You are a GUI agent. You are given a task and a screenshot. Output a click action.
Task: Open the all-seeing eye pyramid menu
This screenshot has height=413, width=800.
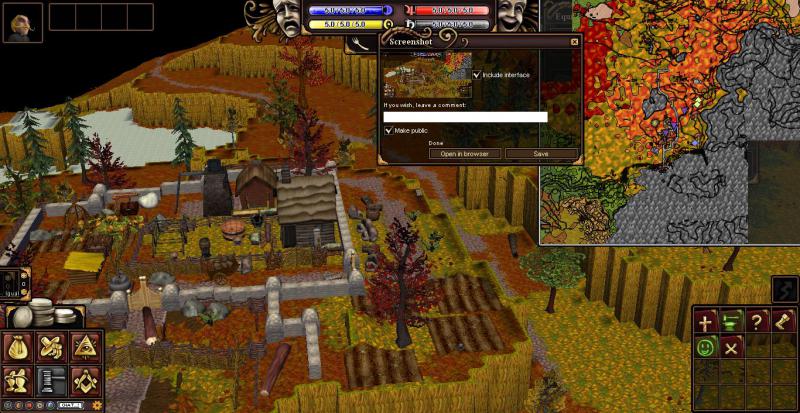coord(84,347)
